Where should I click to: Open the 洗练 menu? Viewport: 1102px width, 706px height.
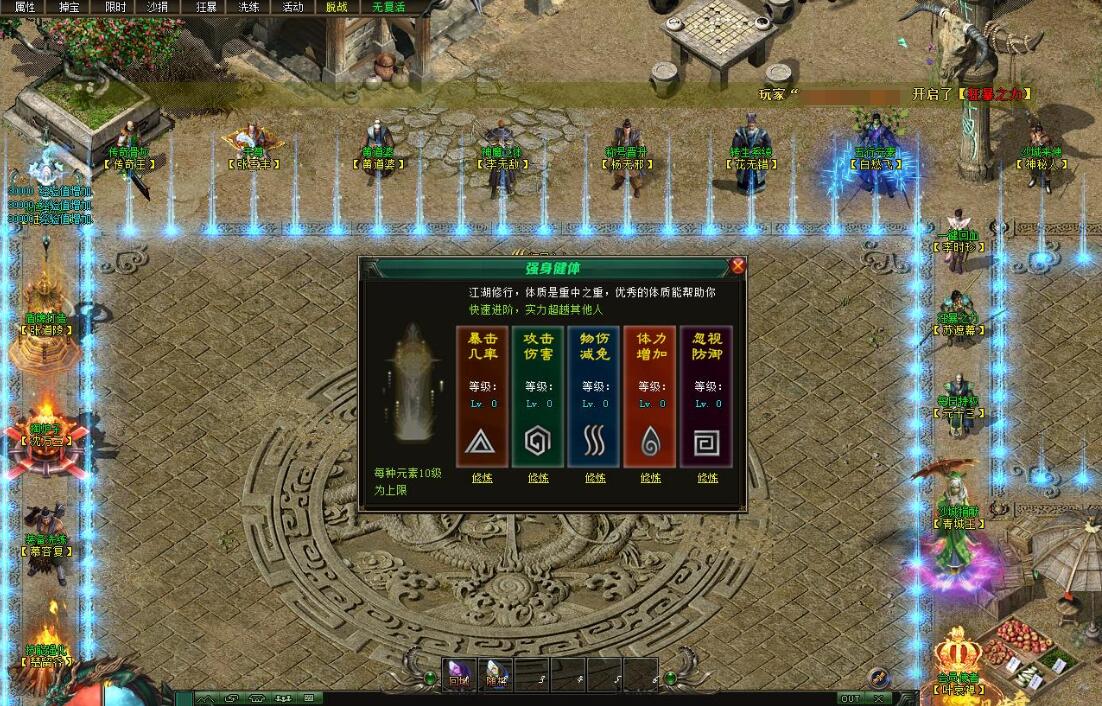coord(248,7)
